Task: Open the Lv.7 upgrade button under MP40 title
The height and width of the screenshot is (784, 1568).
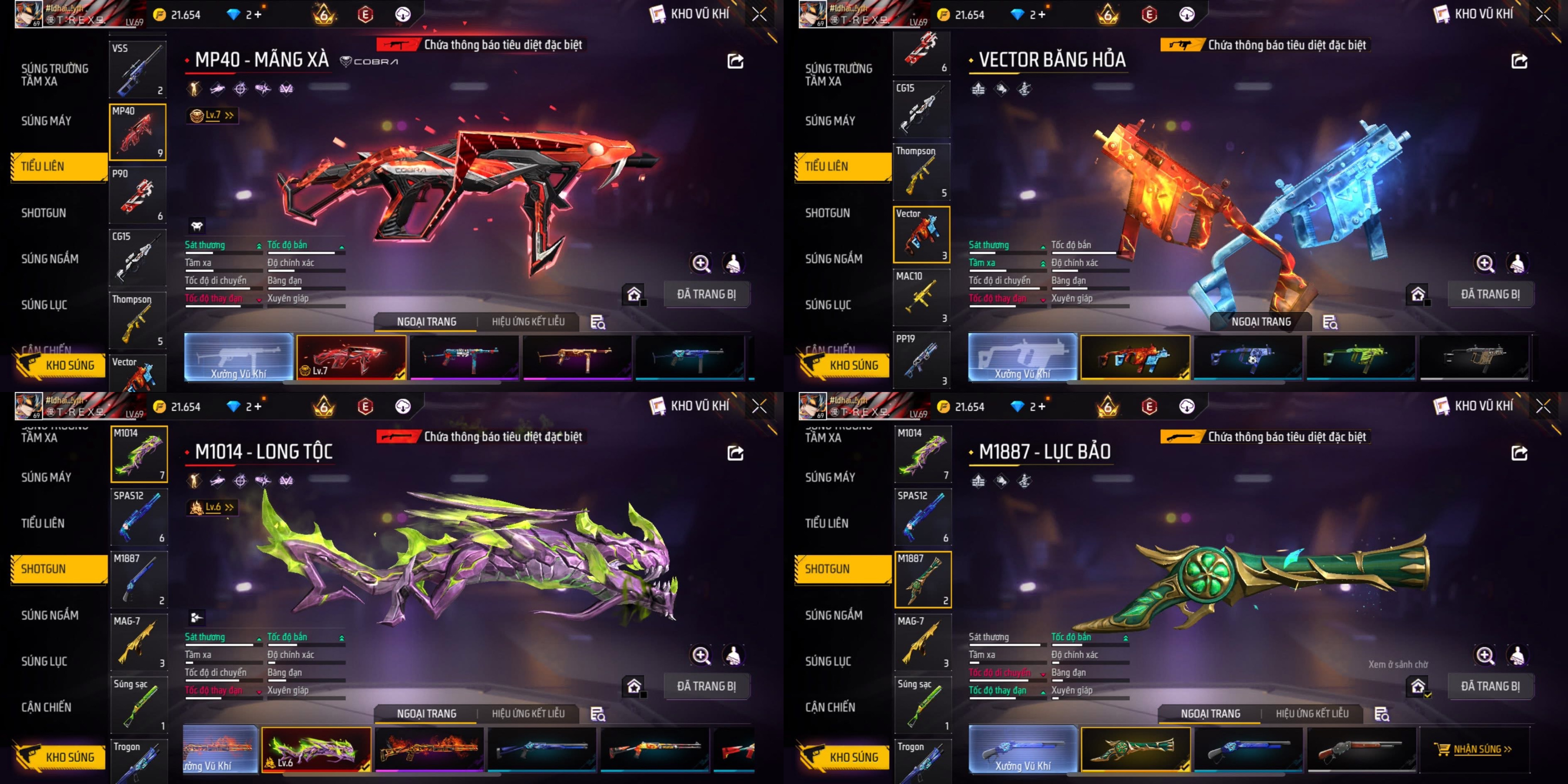Action: (212, 115)
